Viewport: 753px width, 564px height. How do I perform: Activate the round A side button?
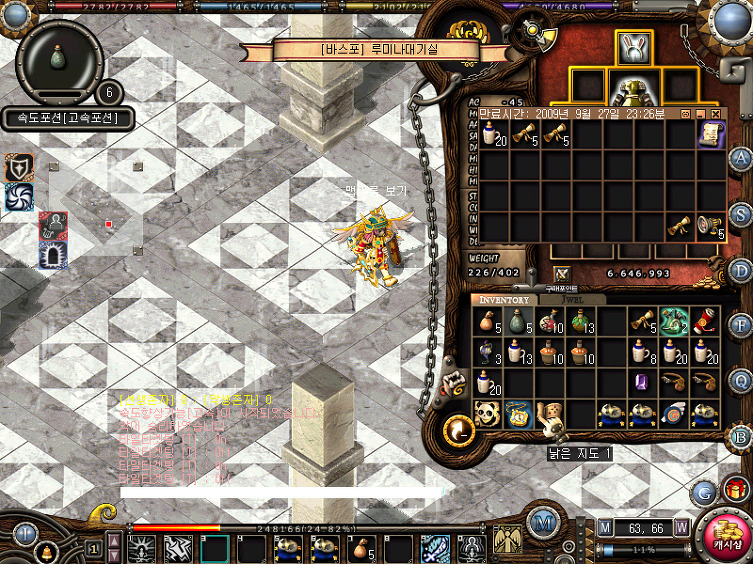coord(740,160)
